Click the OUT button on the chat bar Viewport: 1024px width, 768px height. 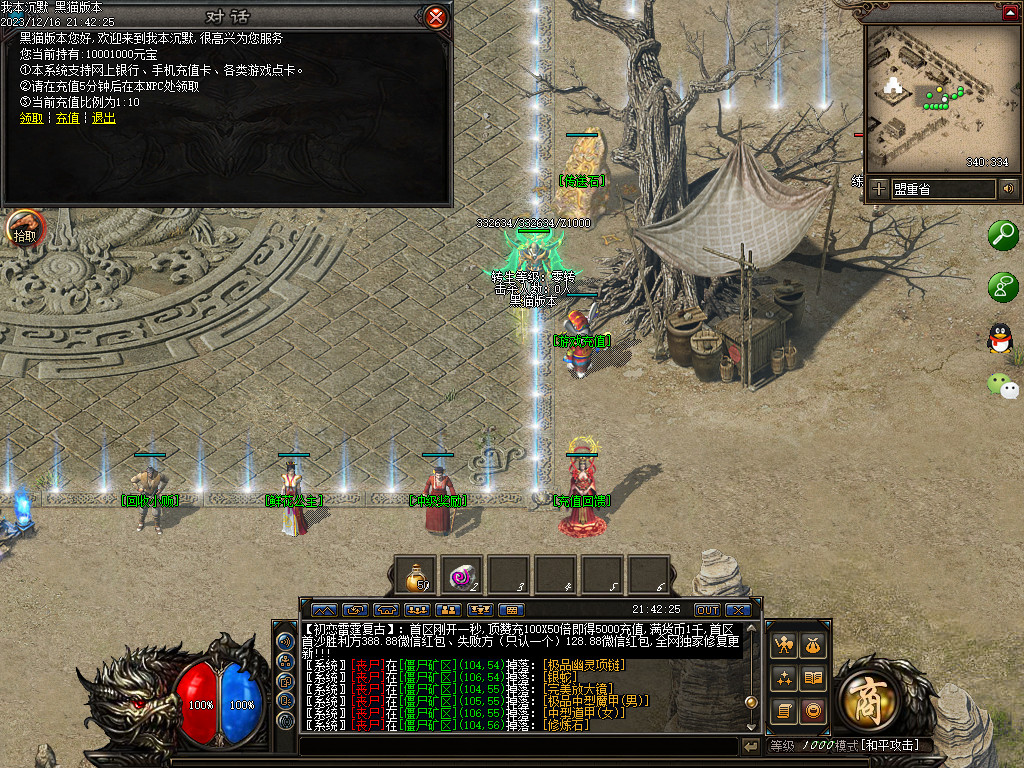(707, 609)
